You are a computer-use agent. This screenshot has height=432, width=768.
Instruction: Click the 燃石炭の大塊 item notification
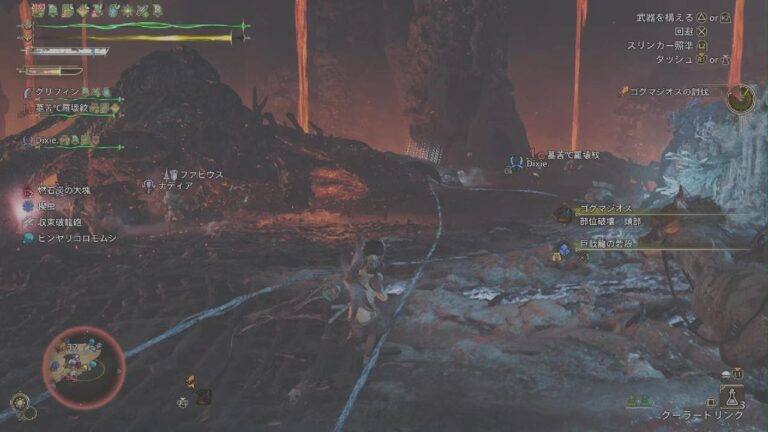(x=62, y=190)
